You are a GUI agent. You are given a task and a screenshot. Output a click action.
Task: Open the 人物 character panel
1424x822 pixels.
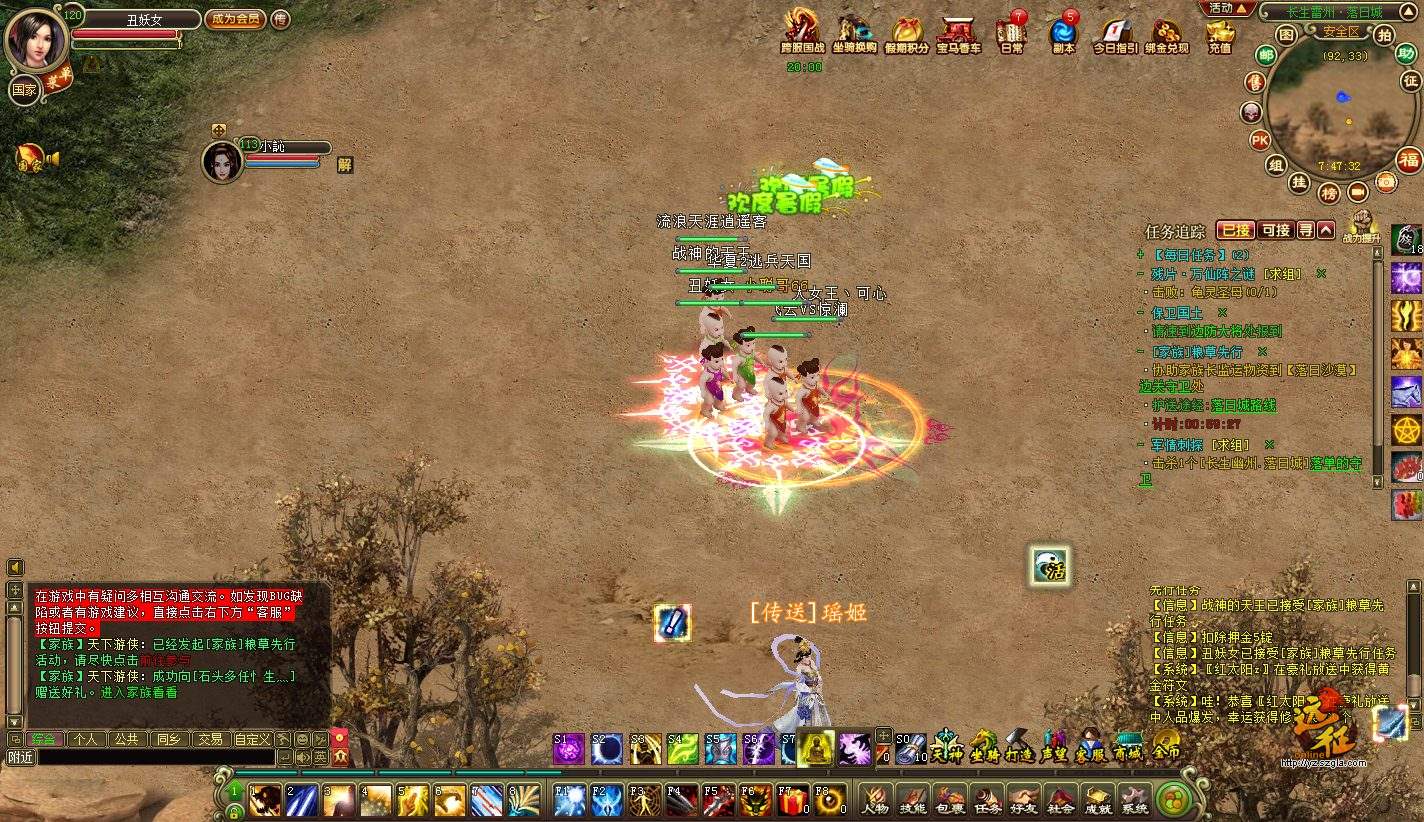click(875, 800)
